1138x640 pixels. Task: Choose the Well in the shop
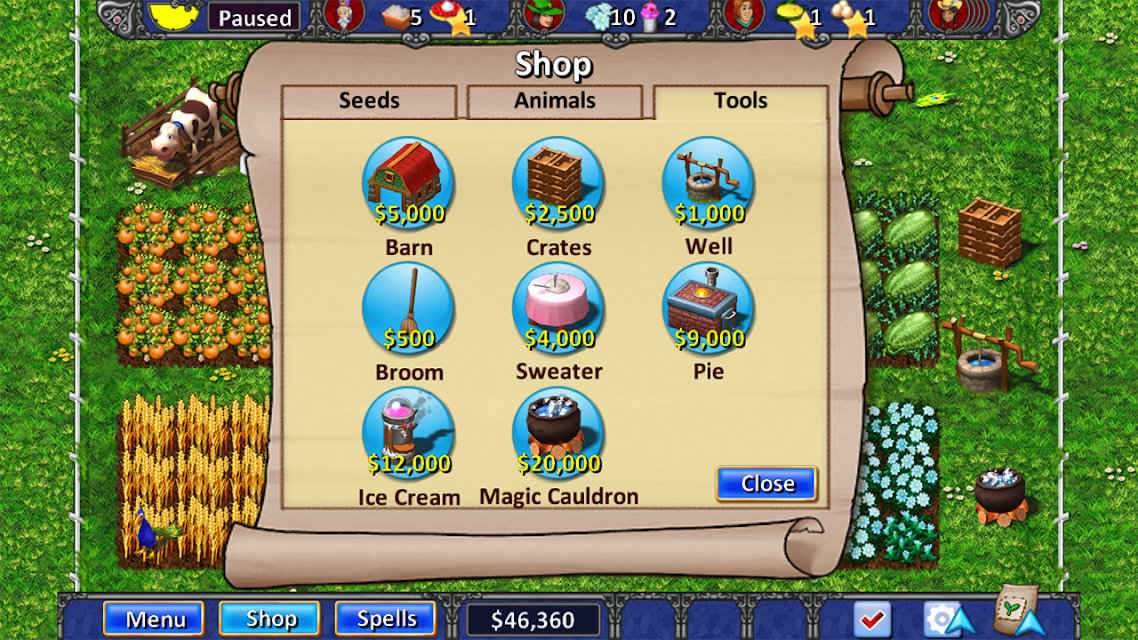click(x=708, y=183)
